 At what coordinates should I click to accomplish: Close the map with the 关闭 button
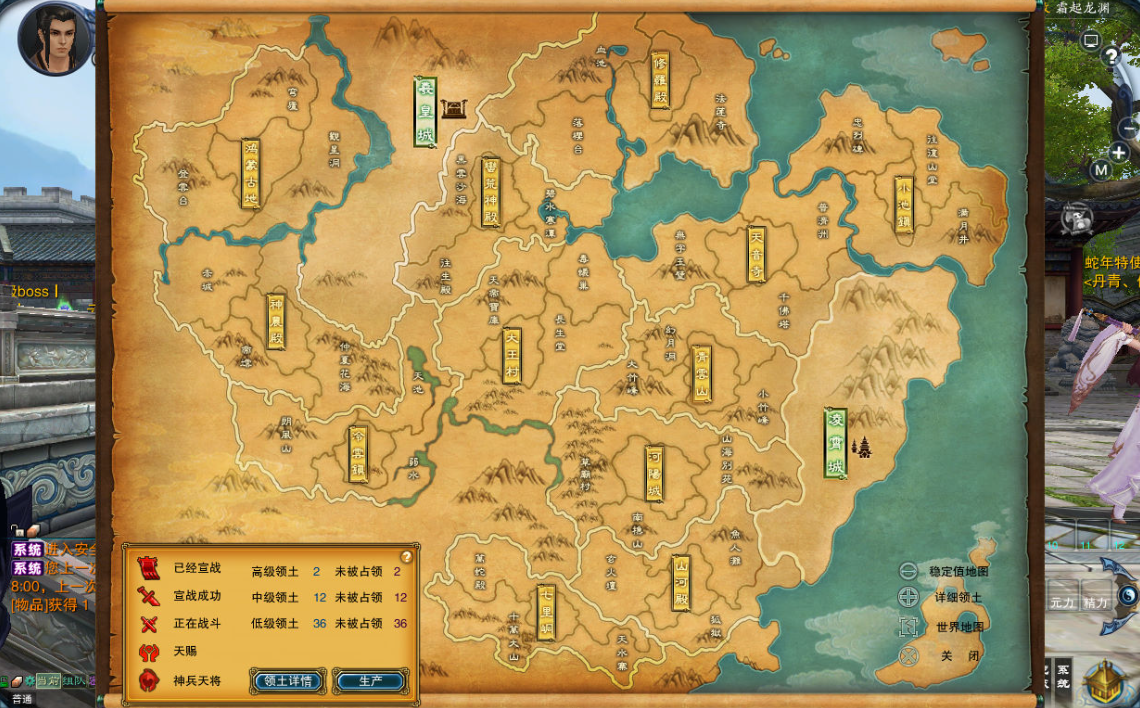click(x=908, y=656)
